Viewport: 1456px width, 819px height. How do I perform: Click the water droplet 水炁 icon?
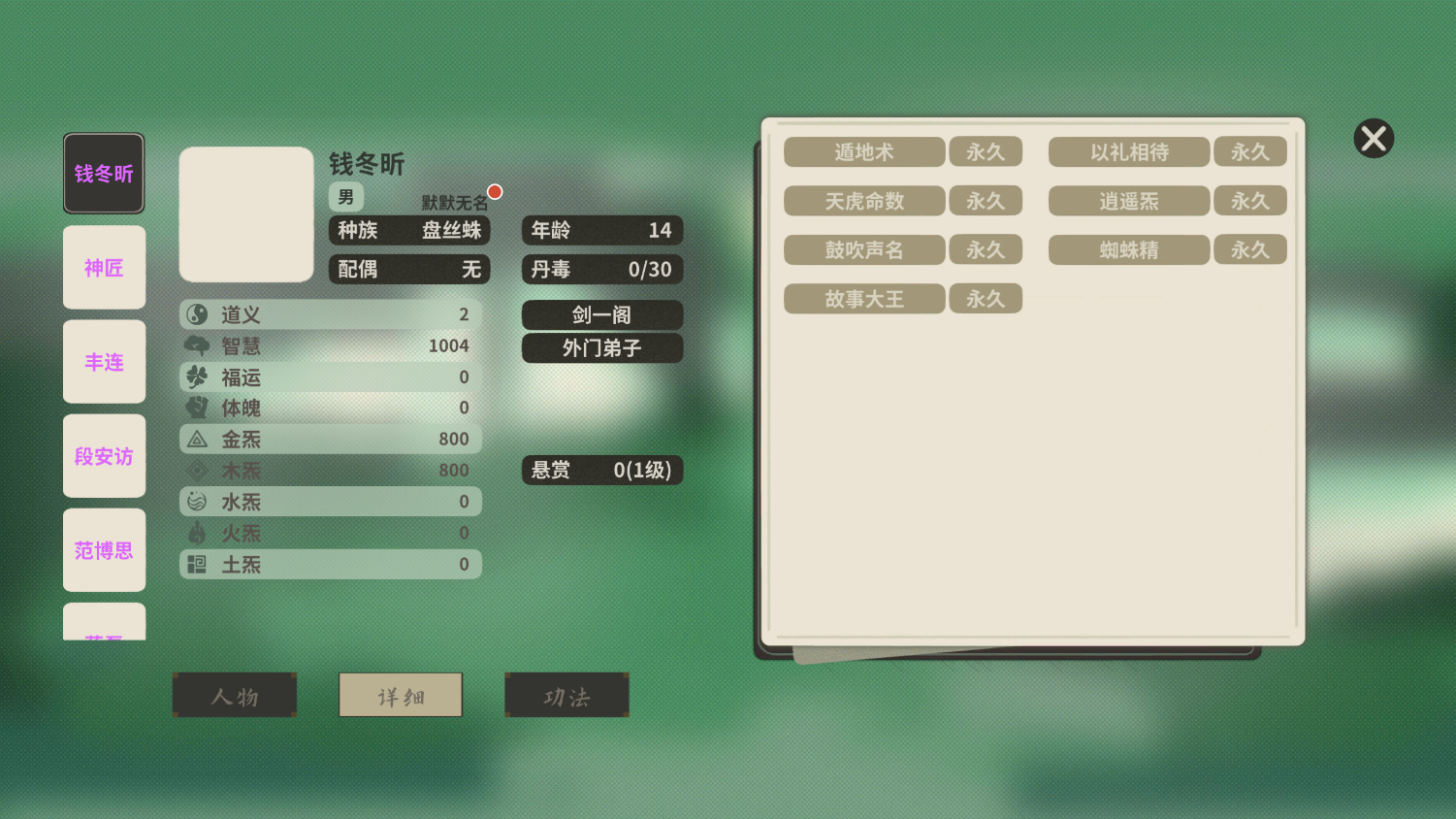pos(197,501)
